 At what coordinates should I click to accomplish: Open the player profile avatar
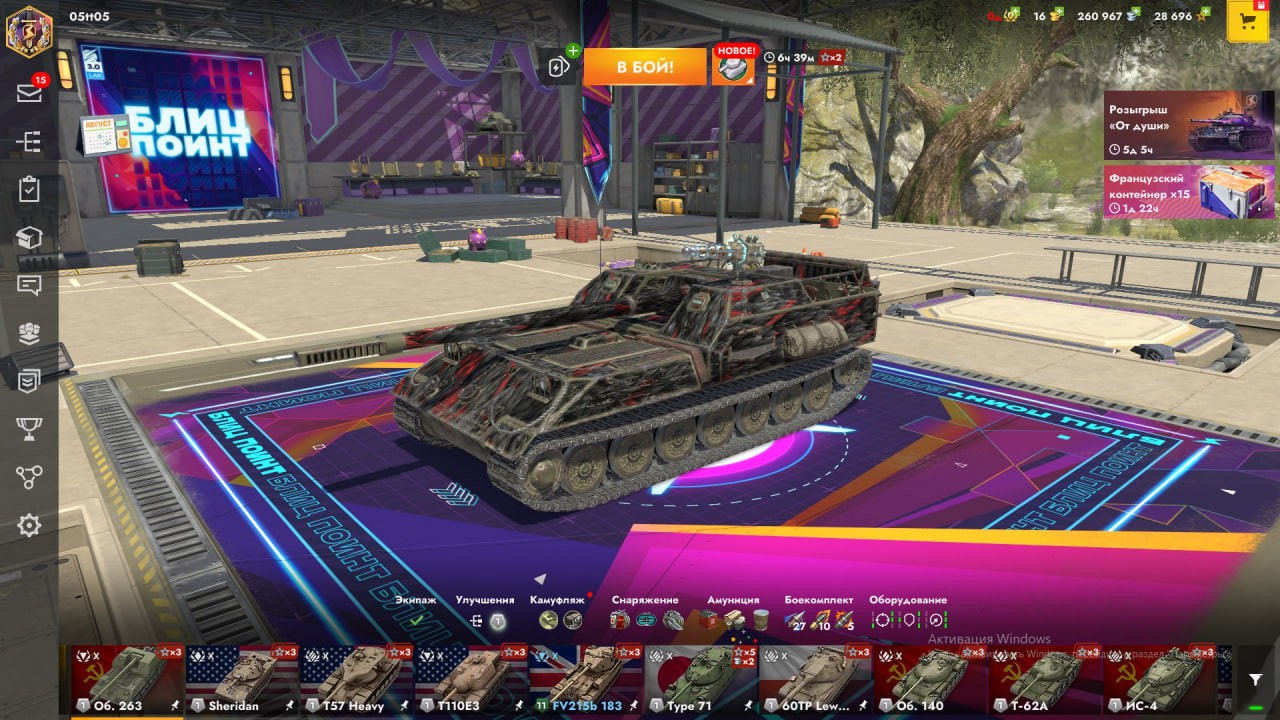(29, 31)
